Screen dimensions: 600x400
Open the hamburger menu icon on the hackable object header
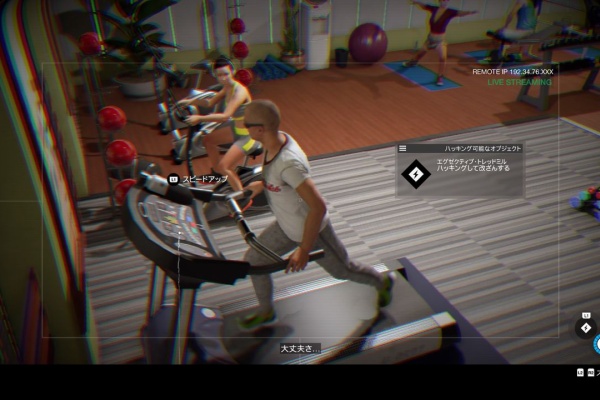pos(402,148)
